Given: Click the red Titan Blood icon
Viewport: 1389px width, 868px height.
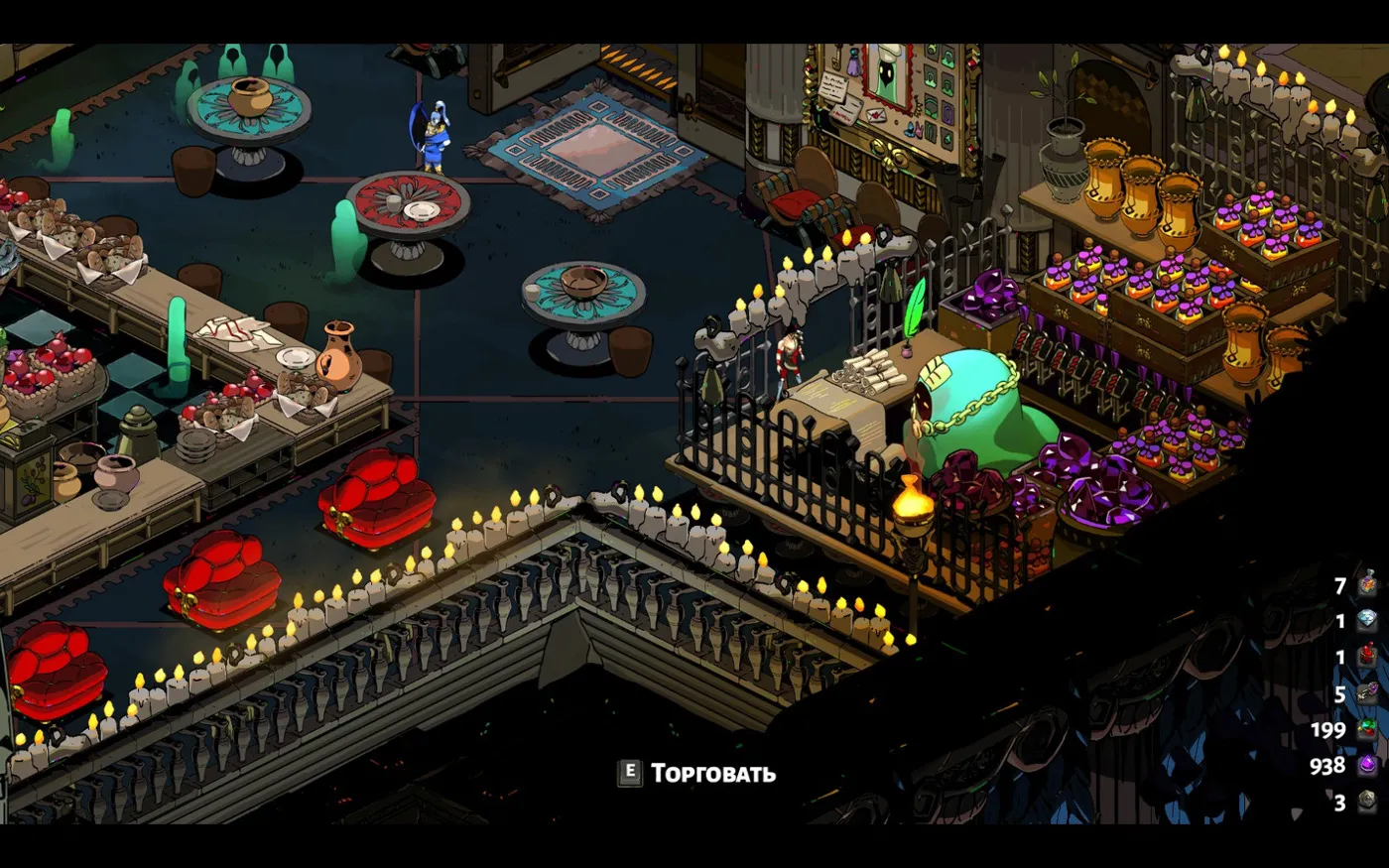Looking at the screenshot, I should pos(1368,657).
